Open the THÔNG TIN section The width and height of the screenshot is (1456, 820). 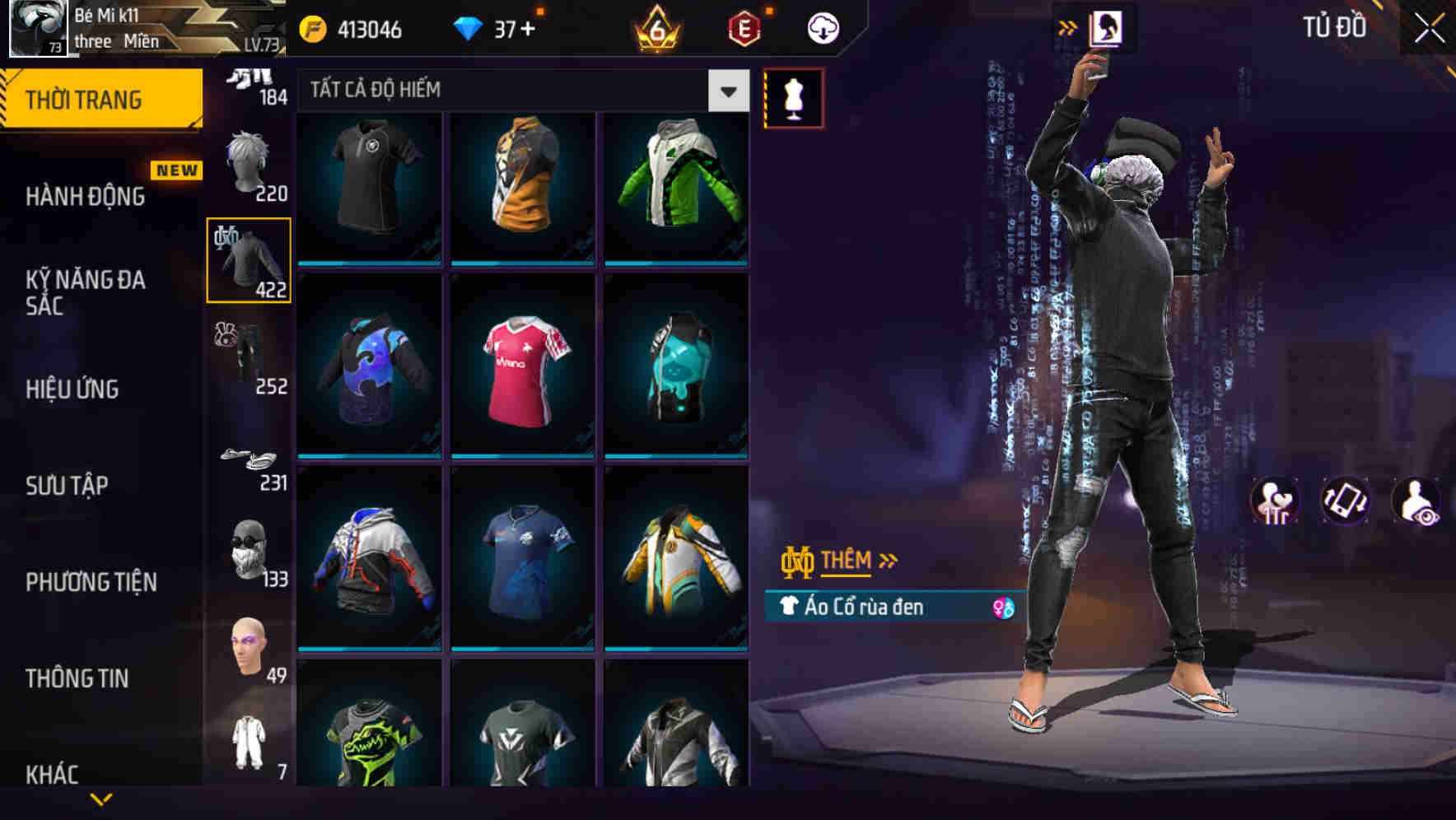77,678
